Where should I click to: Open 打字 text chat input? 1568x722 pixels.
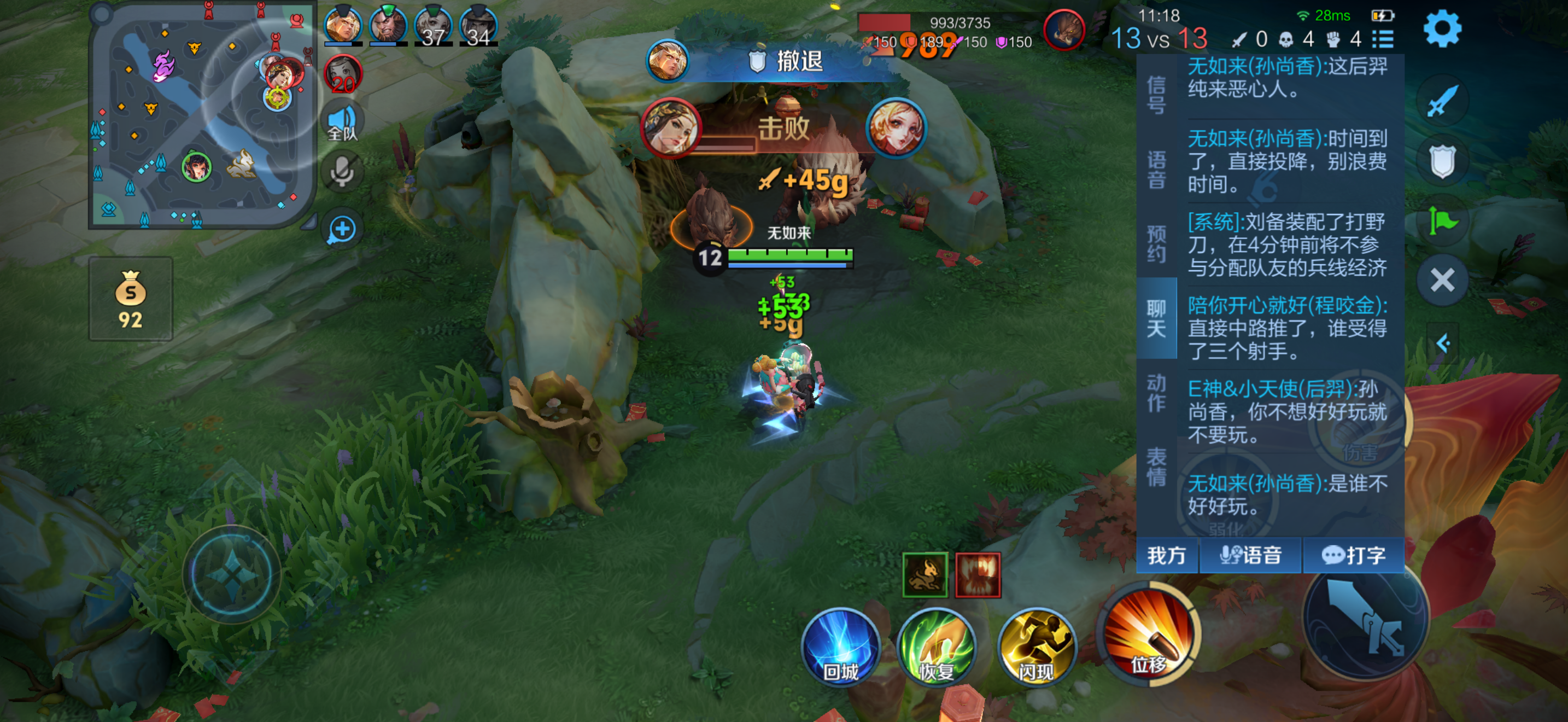1353,555
